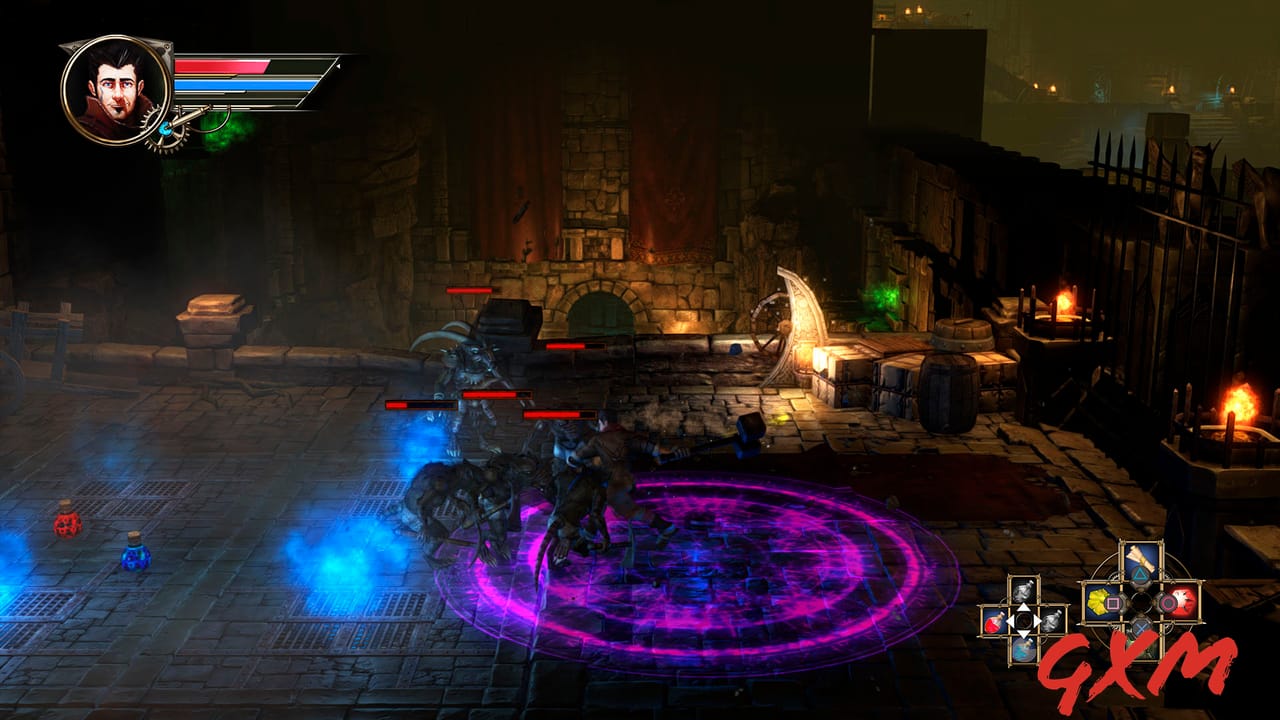Viewport: 1280px width, 720px height.
Task: Select the red health potion d-pad slot
Action: coord(993,621)
